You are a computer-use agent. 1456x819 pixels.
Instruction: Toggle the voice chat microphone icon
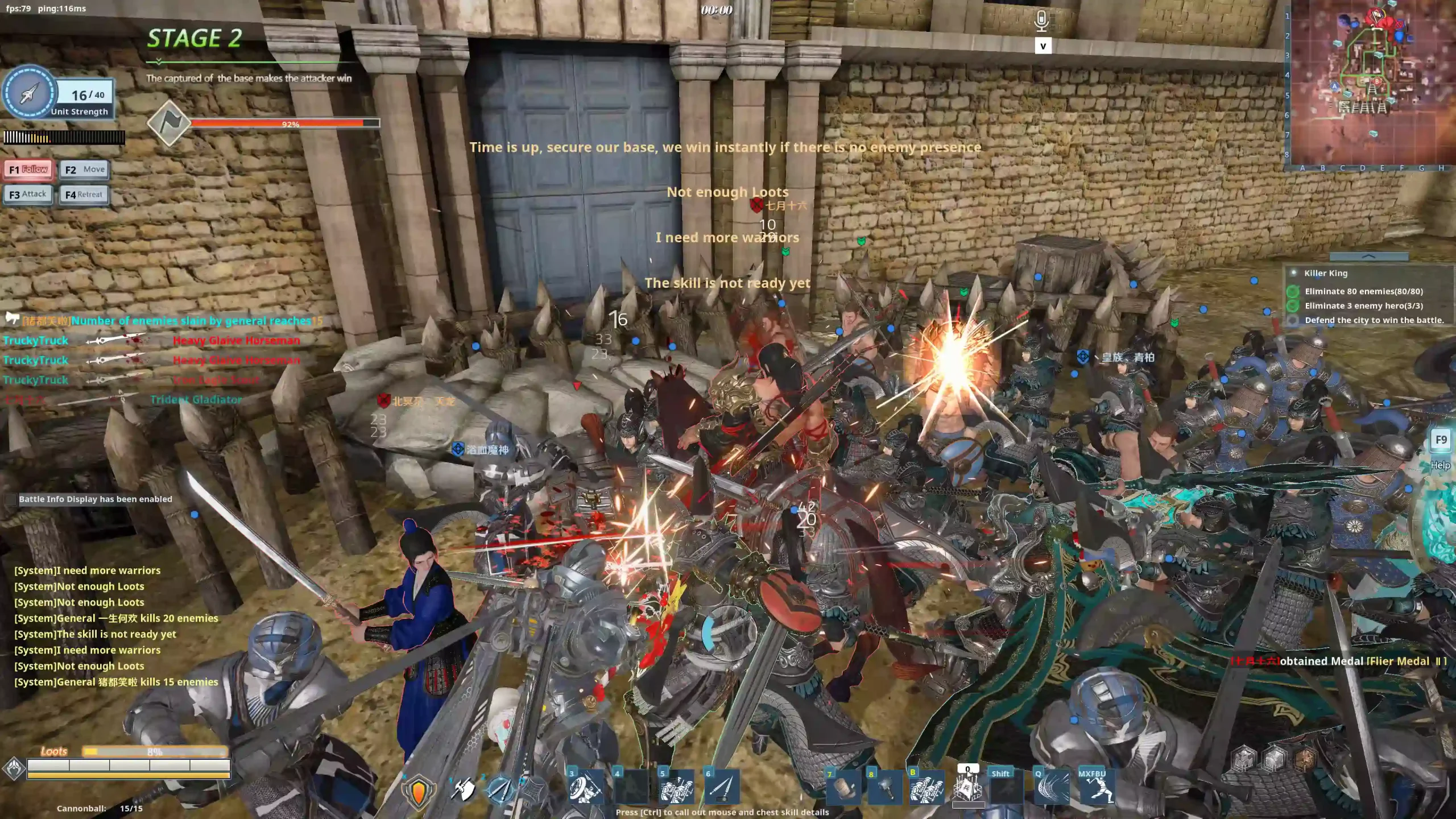click(x=1041, y=21)
